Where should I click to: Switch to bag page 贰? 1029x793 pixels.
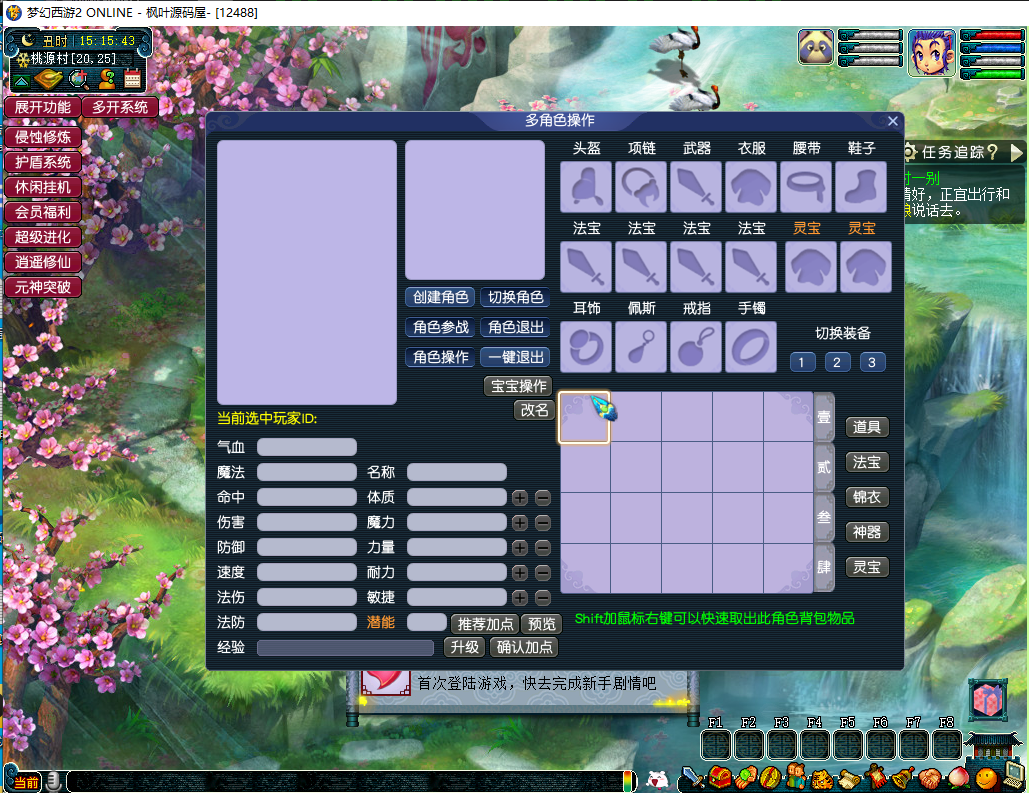click(824, 467)
